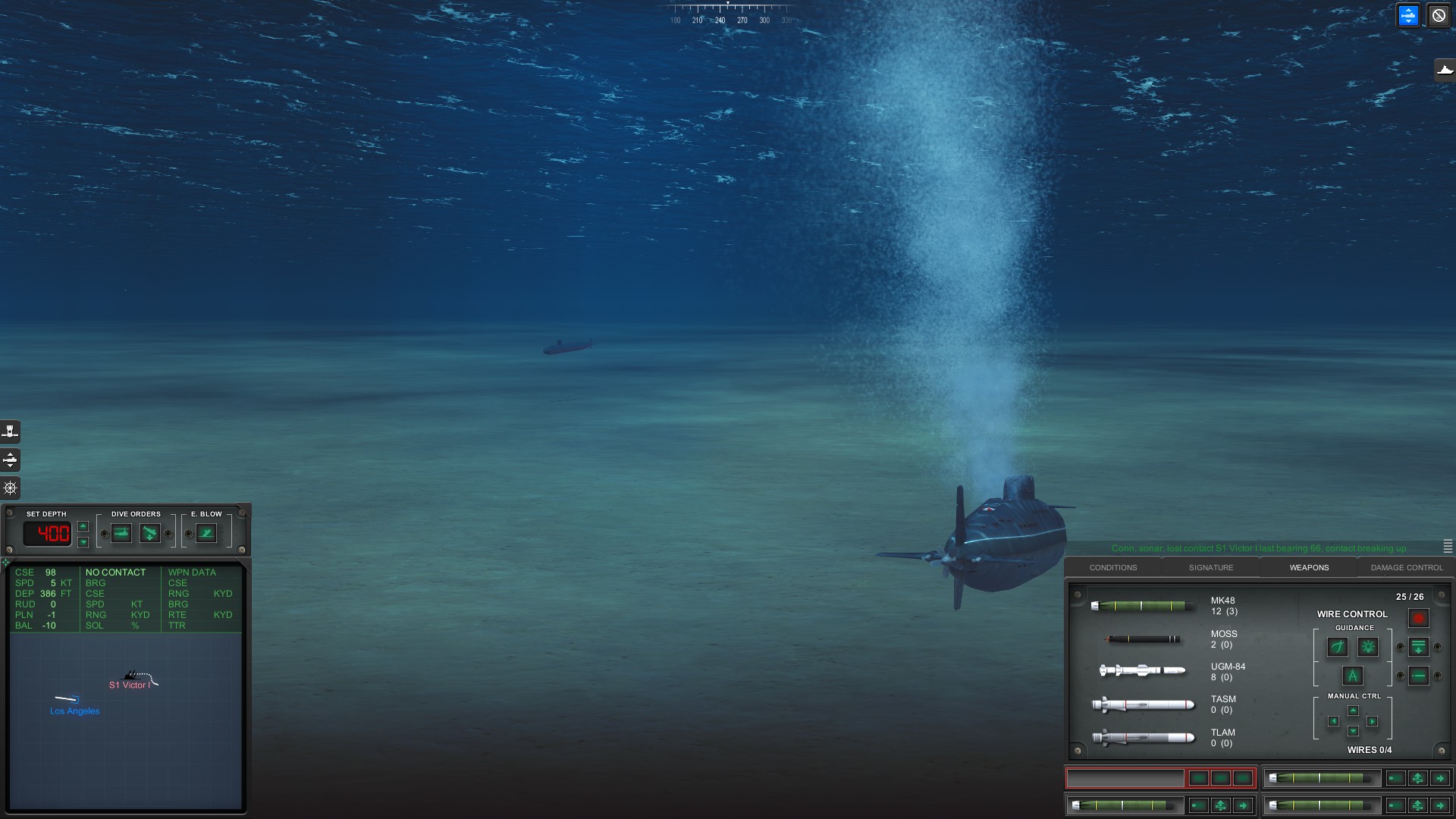Switch to the Conditions tab

coord(1113,567)
